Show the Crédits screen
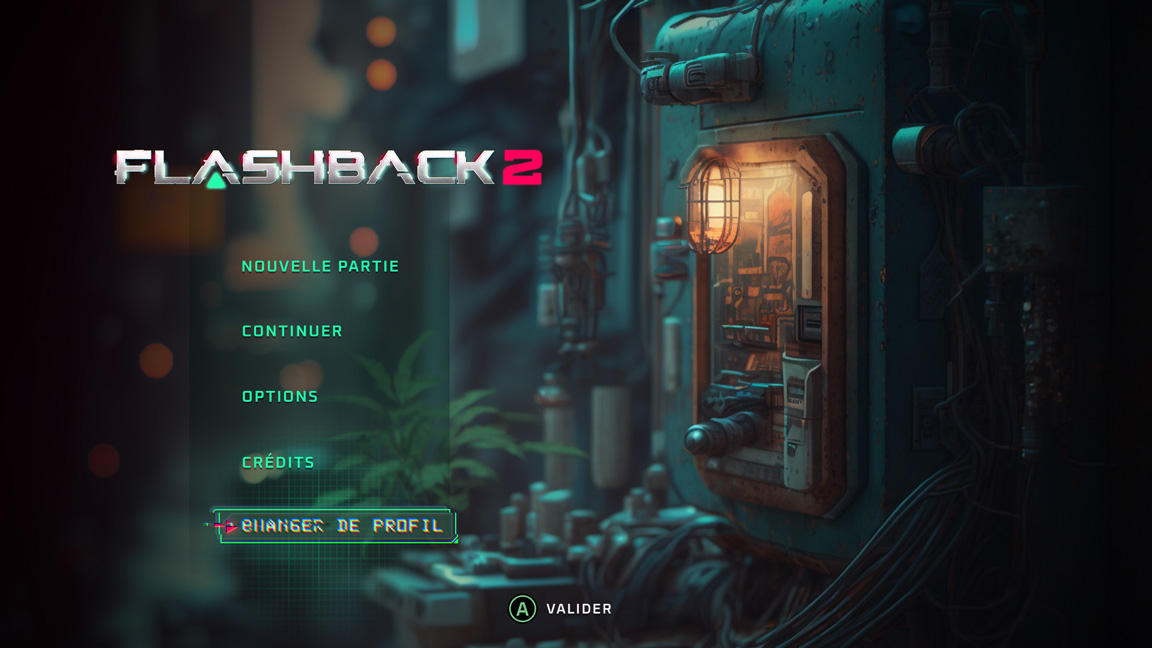The height and width of the screenshot is (648, 1152). (278, 462)
